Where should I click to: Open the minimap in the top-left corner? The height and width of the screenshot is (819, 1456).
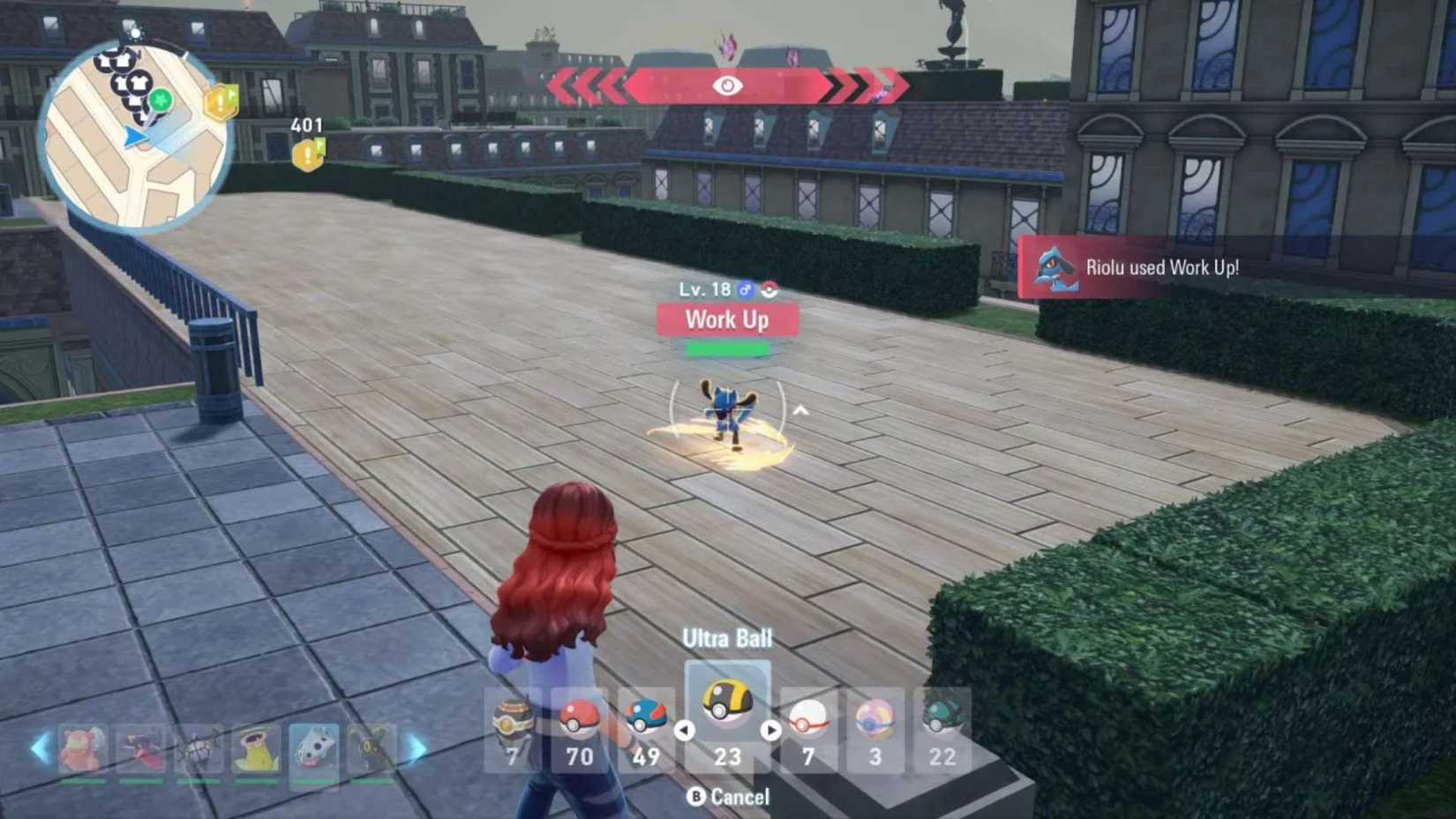(137, 124)
